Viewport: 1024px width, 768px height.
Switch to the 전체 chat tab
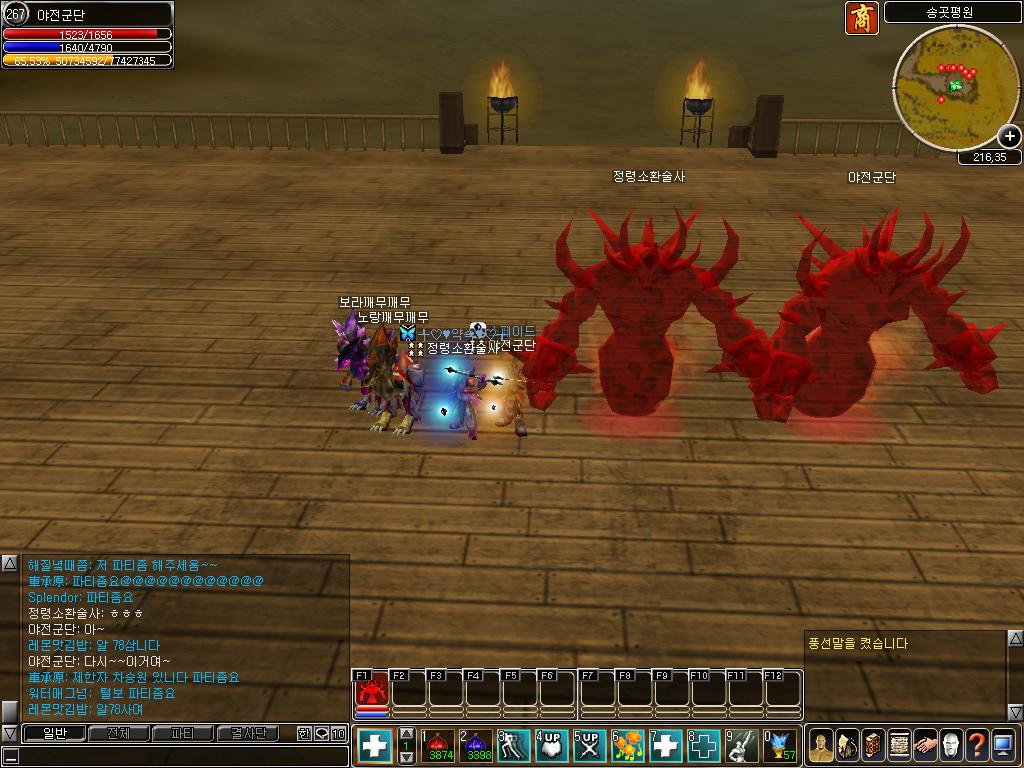click(x=118, y=734)
